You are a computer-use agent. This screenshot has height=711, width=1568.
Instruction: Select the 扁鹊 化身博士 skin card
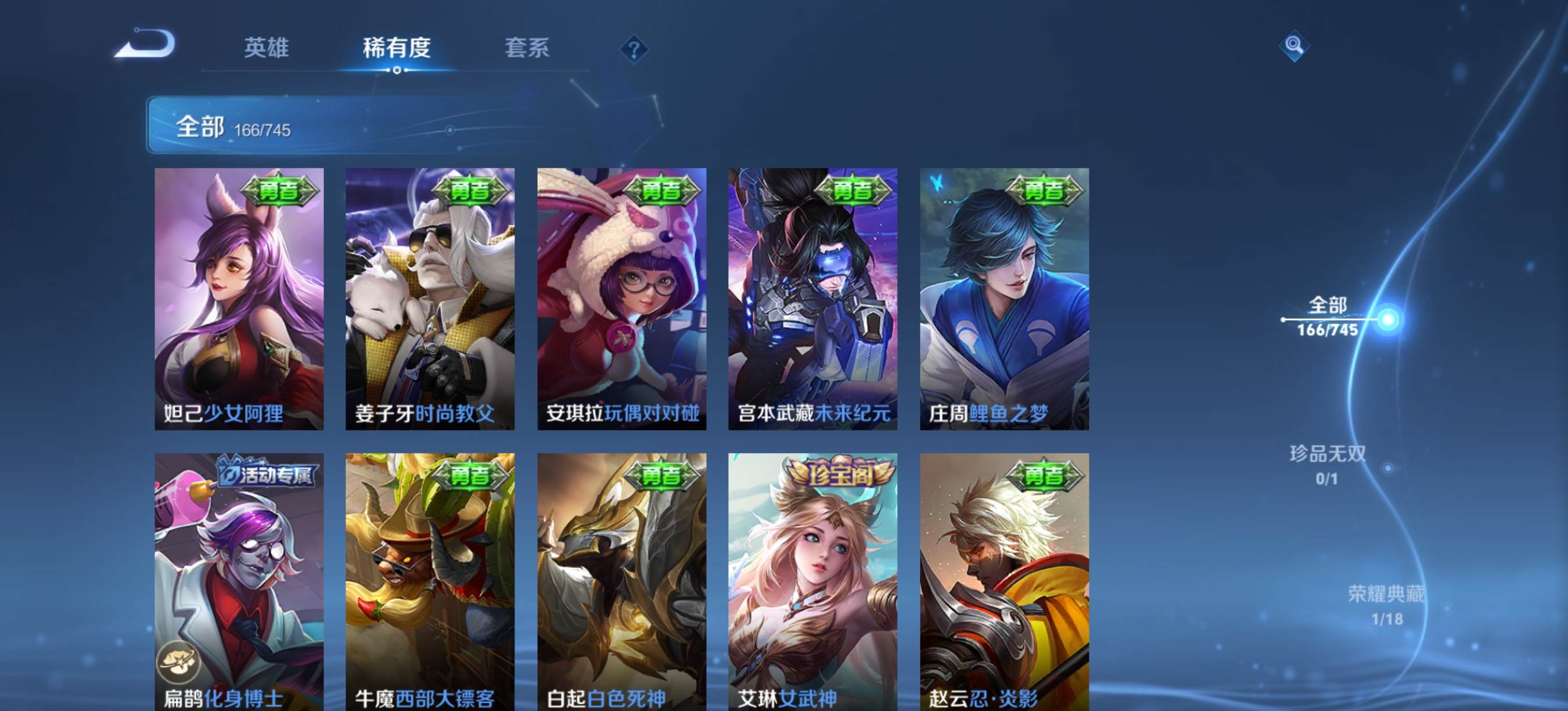(239, 581)
